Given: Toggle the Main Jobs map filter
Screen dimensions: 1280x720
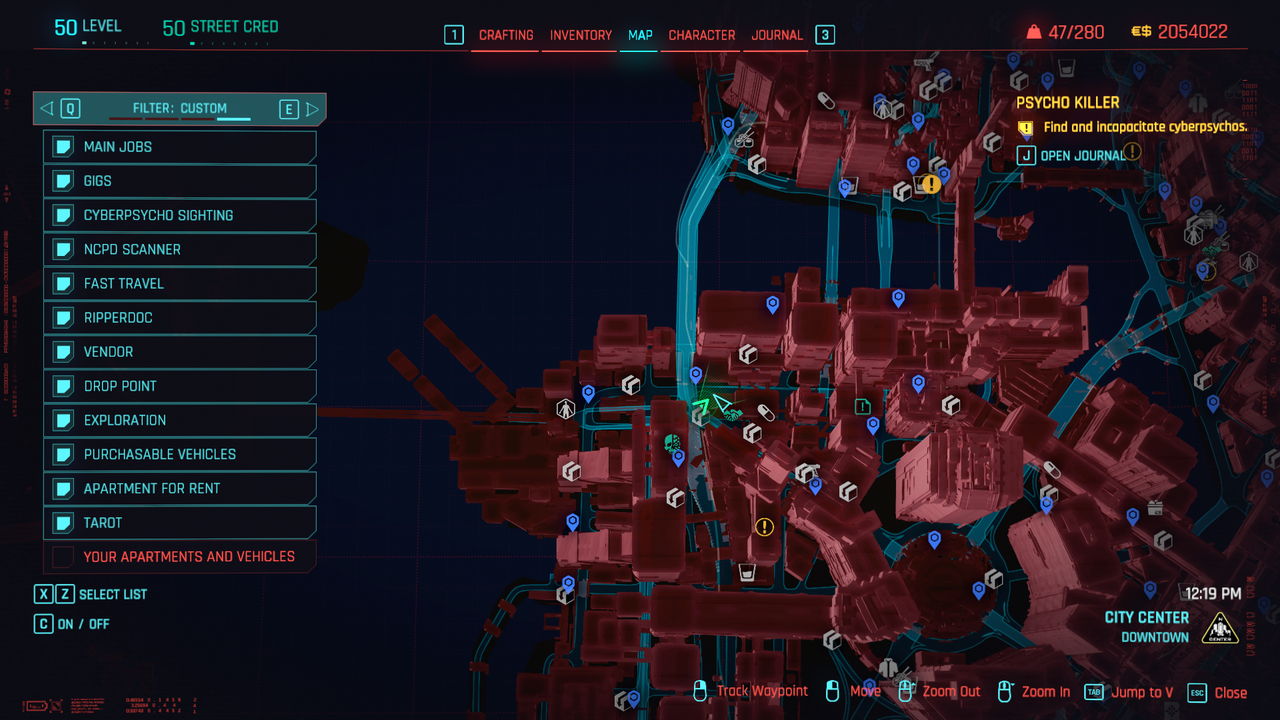Looking at the screenshot, I should click(x=180, y=147).
